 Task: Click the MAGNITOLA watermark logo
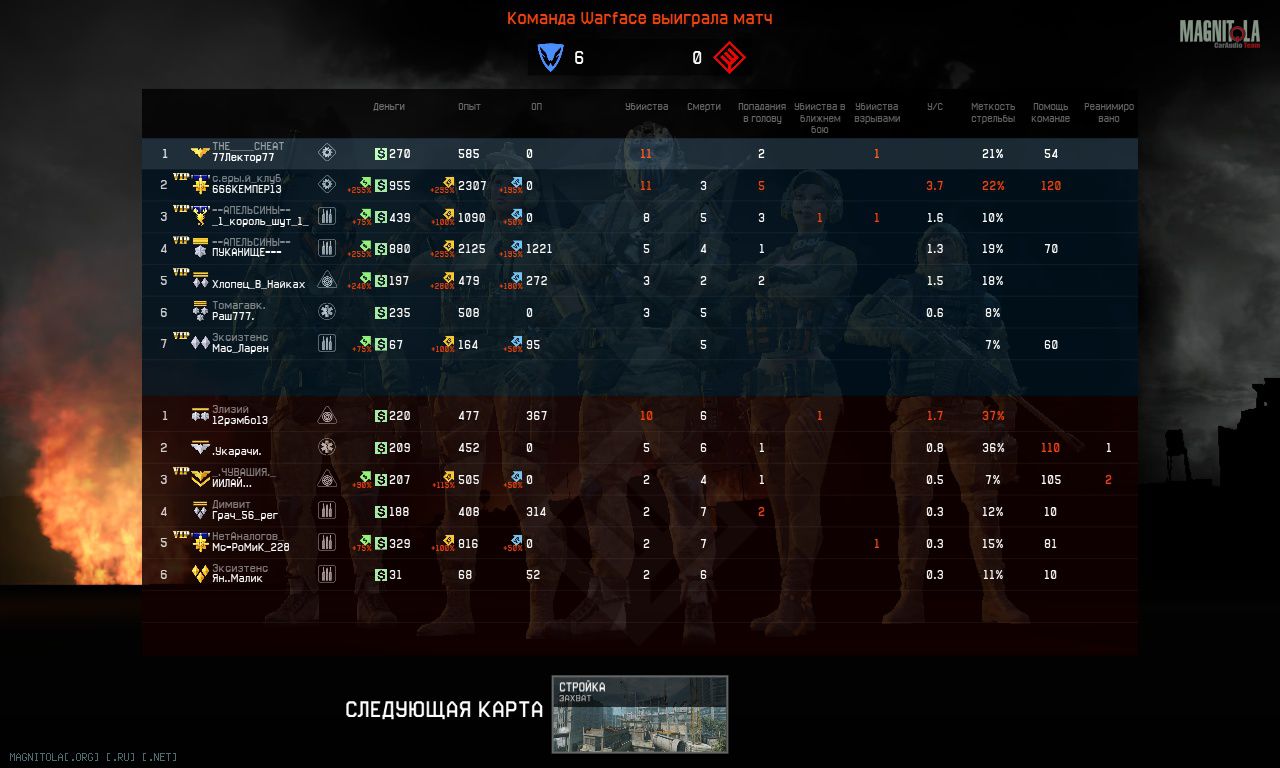click(x=1218, y=34)
